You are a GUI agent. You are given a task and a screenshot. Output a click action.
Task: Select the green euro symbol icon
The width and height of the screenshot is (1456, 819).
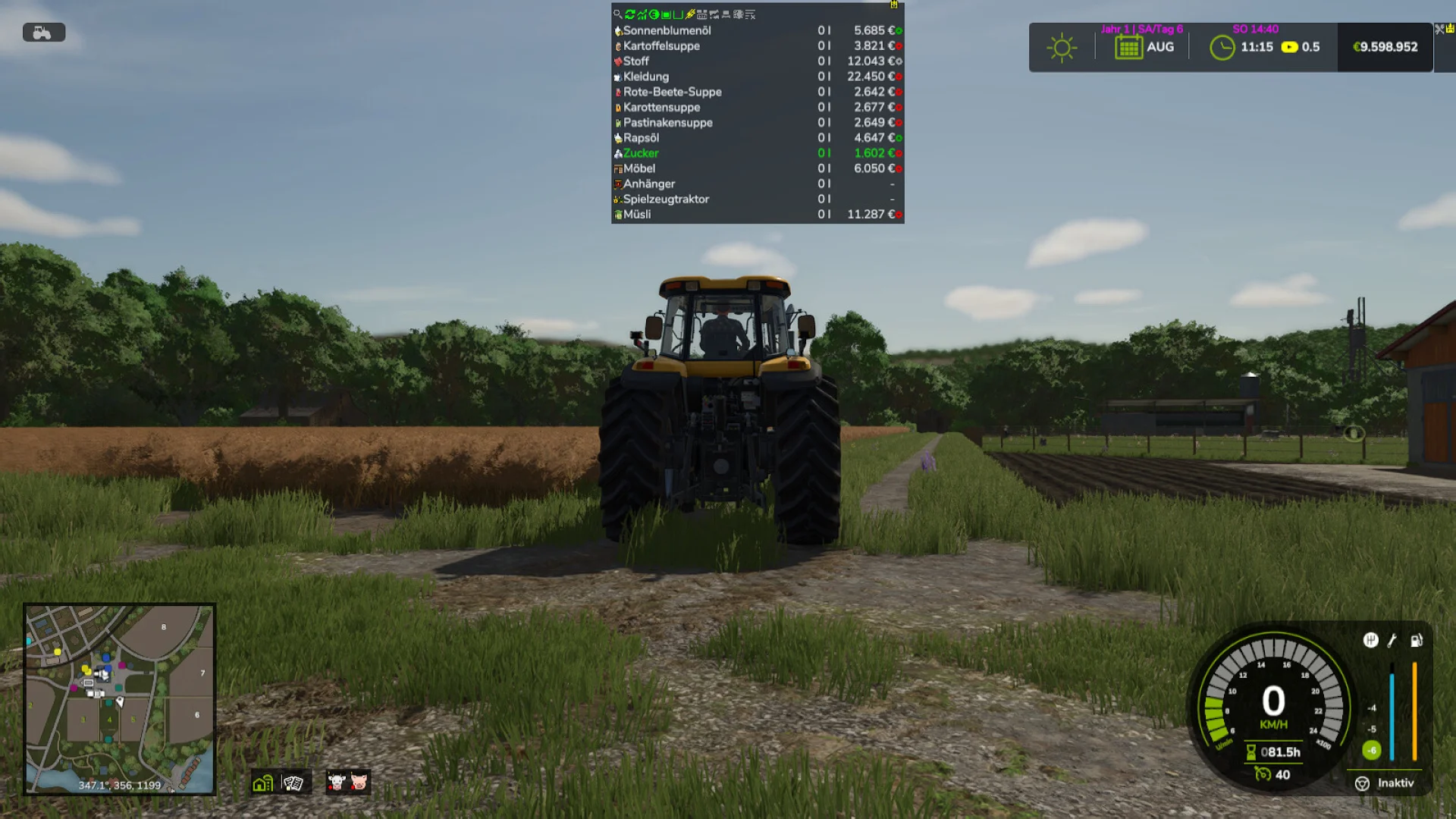(653, 13)
